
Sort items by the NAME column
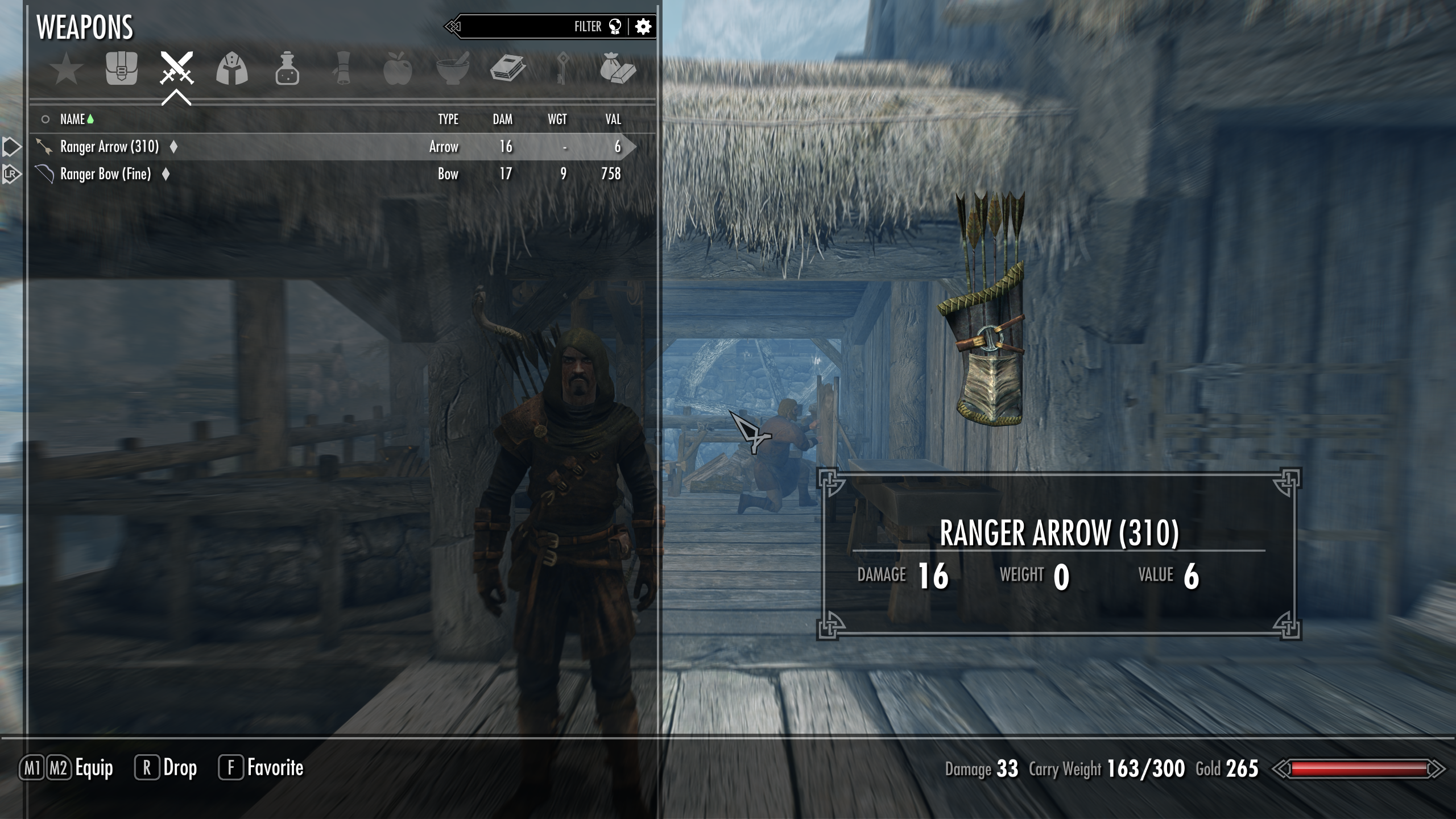(74, 119)
